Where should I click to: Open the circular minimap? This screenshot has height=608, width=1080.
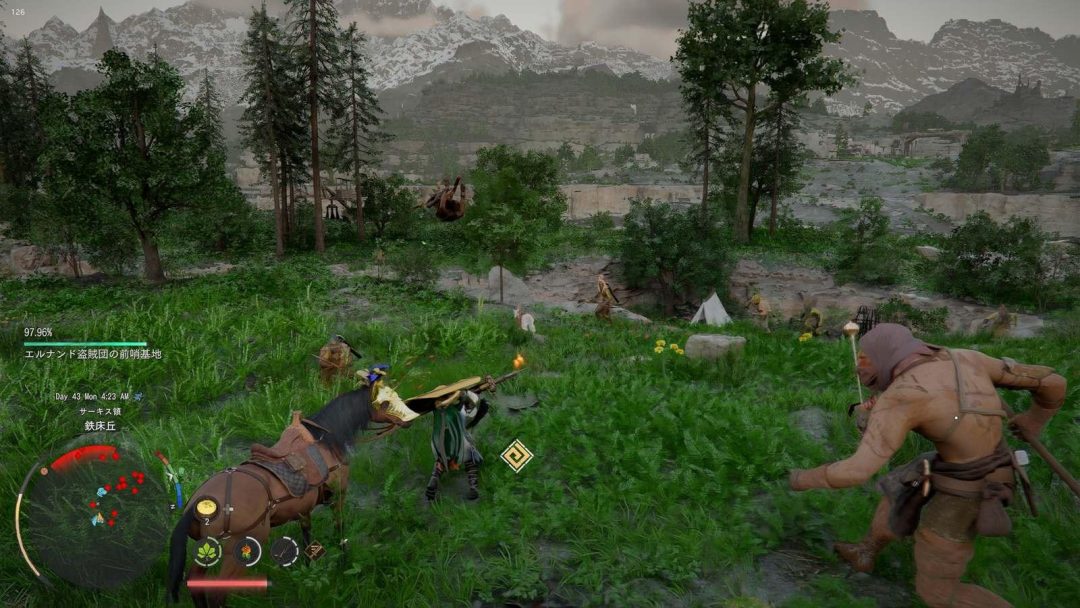click(96, 512)
